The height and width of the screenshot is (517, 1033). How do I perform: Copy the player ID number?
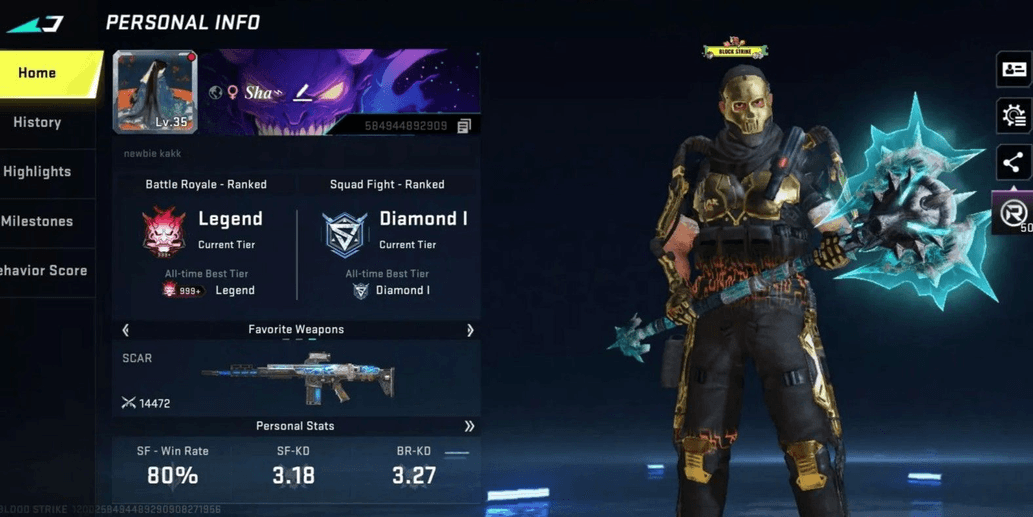[464, 127]
